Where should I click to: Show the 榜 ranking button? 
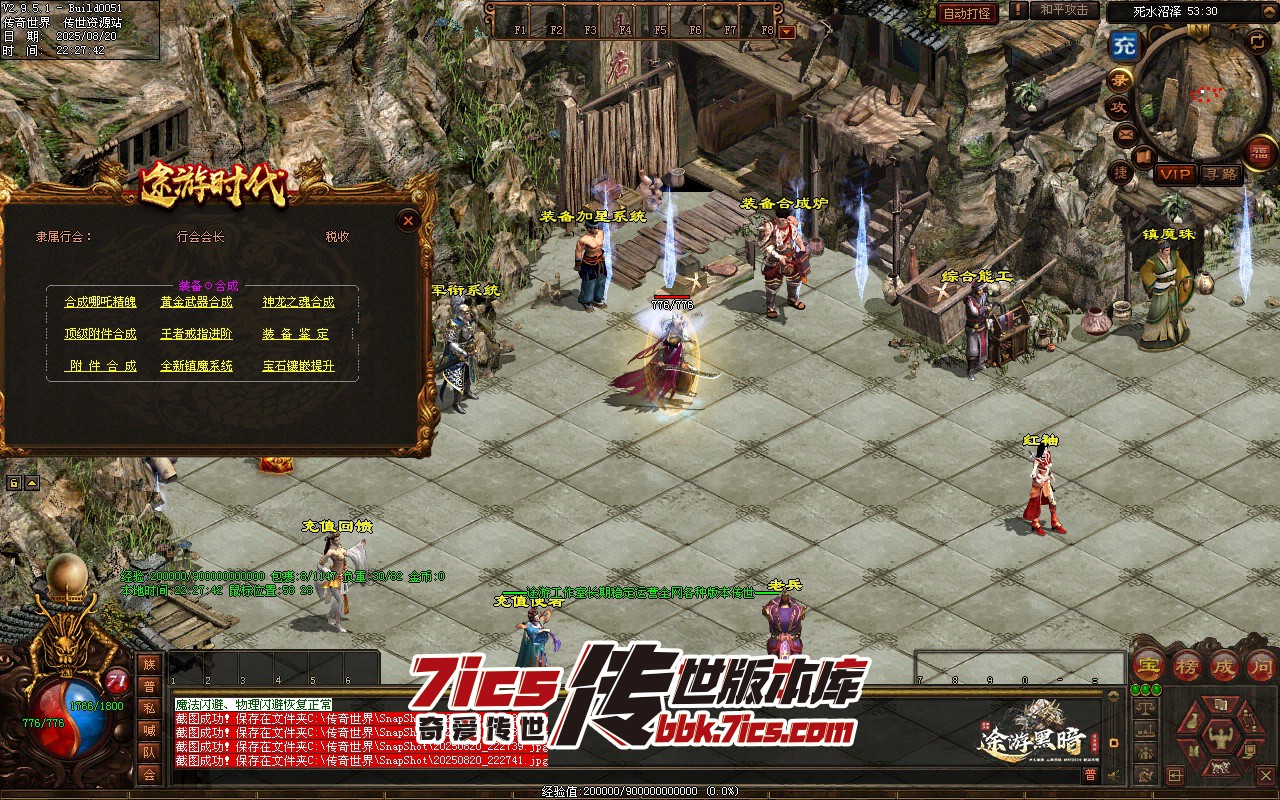coord(1186,664)
